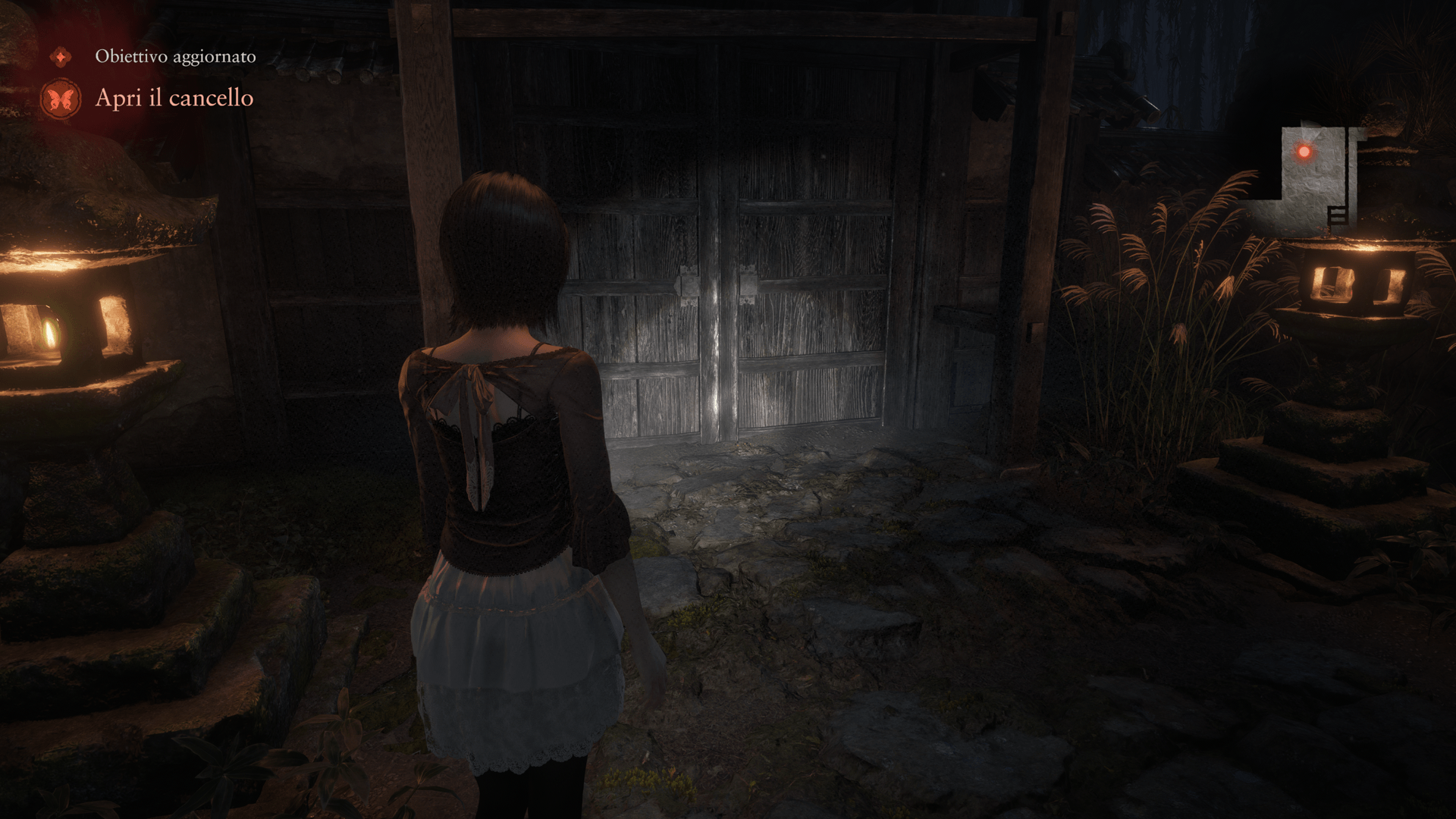The height and width of the screenshot is (819, 1456).
Task: Select the "Apri il cancello" objective text
Action: click(174, 98)
